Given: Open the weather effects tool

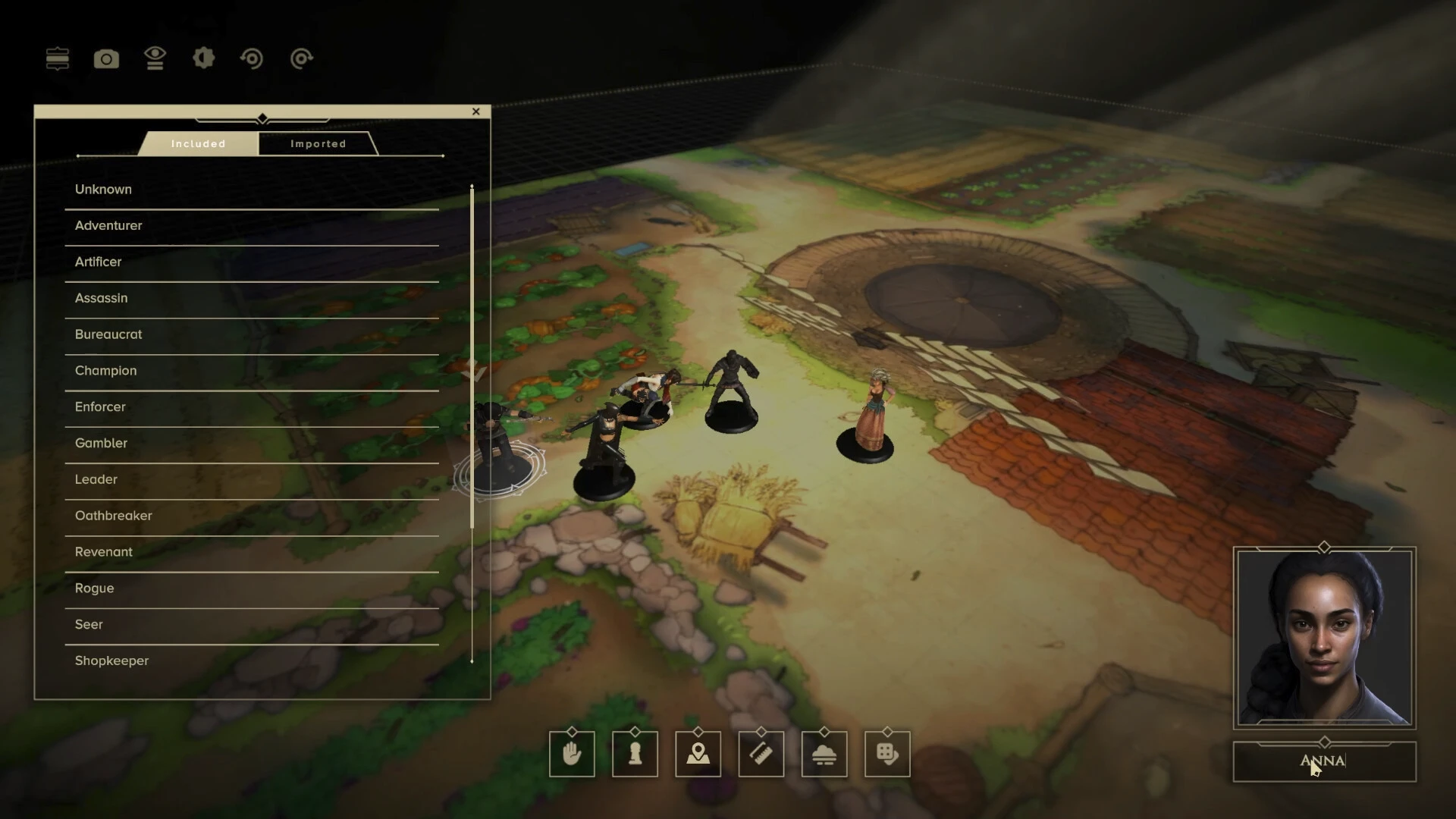Looking at the screenshot, I should click(824, 754).
